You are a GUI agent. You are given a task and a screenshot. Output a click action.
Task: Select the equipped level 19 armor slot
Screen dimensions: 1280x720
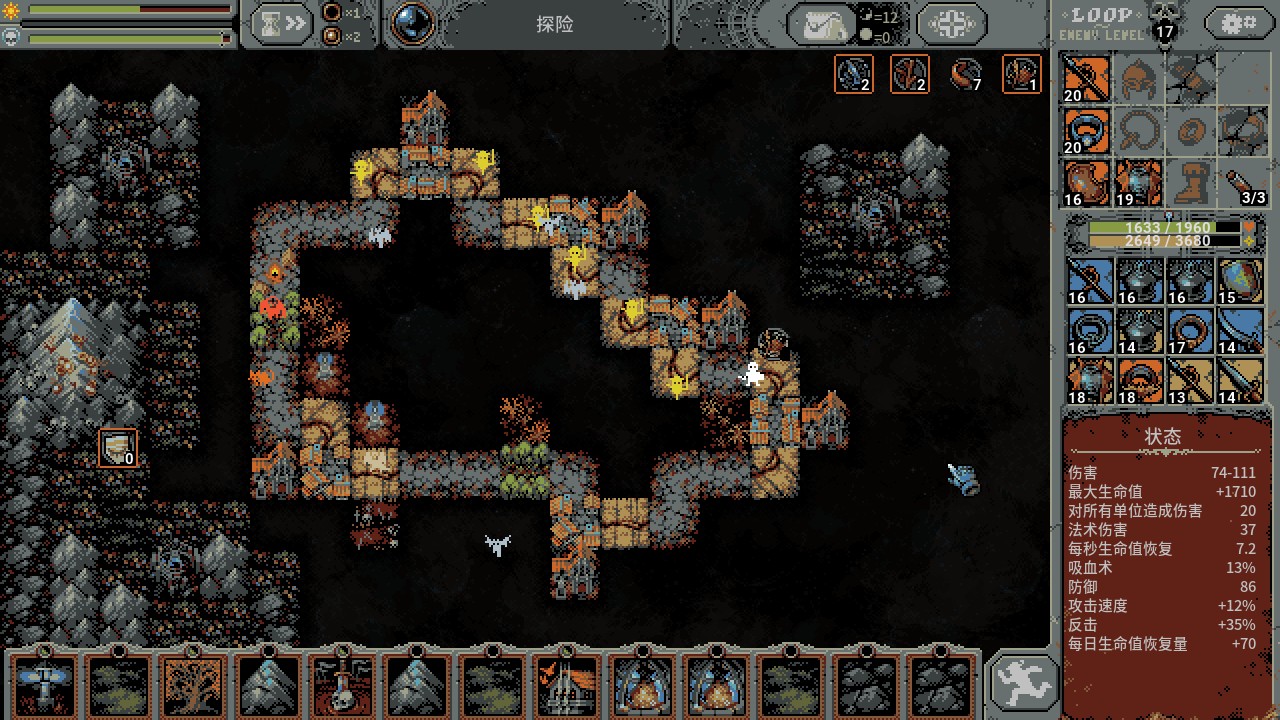(1138, 183)
